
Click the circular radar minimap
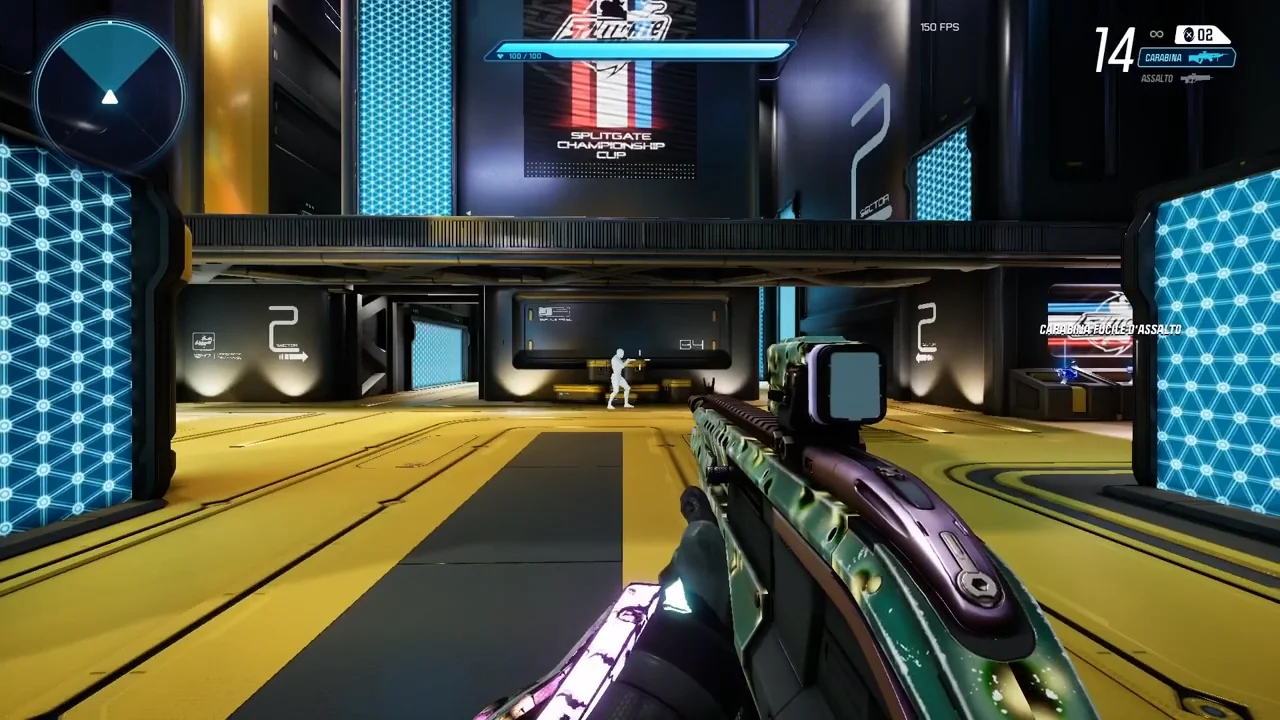(109, 95)
